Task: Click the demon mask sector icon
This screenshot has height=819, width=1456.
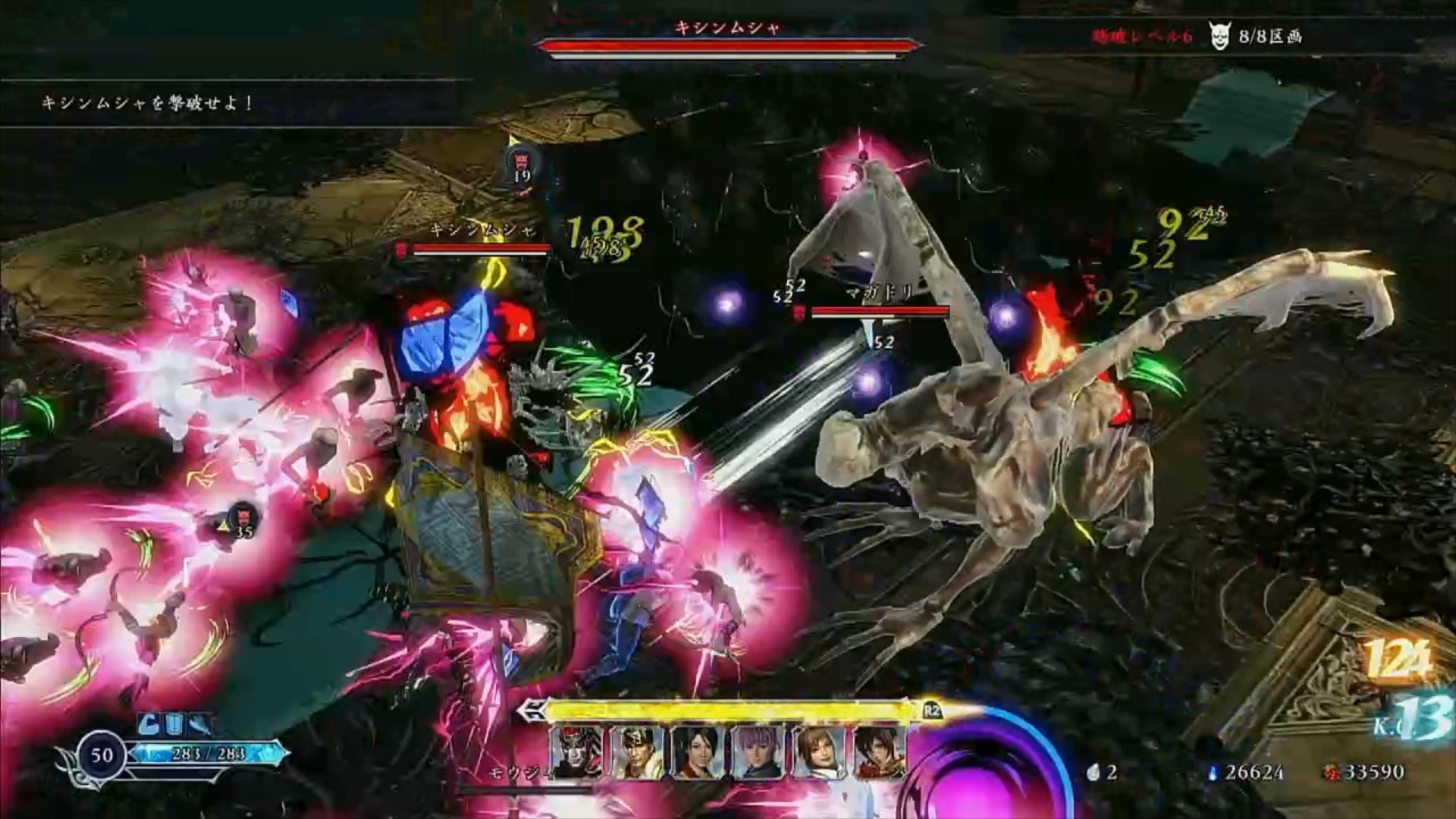Action: click(x=1219, y=36)
